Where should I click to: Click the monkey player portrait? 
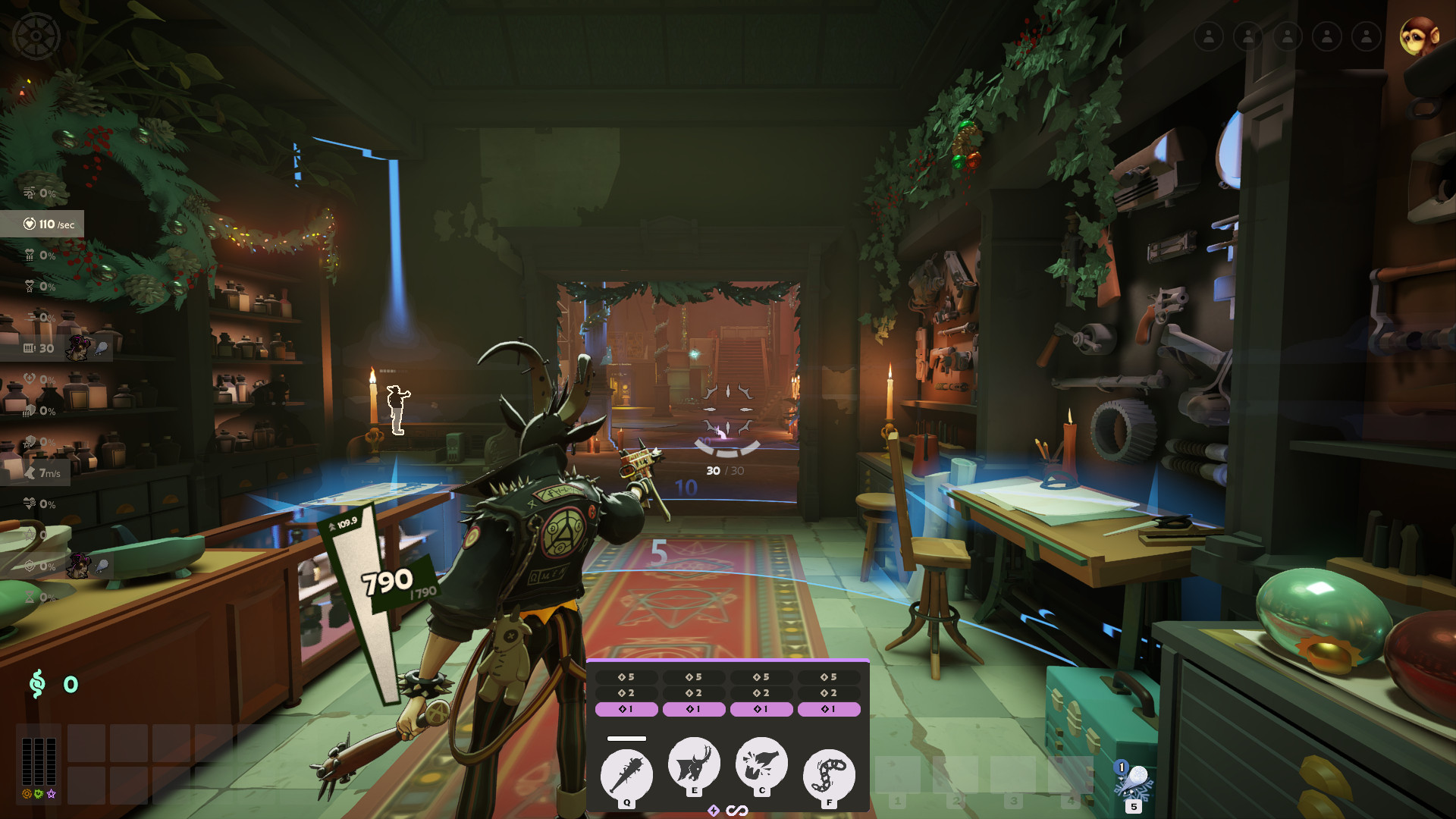[x=1418, y=36]
